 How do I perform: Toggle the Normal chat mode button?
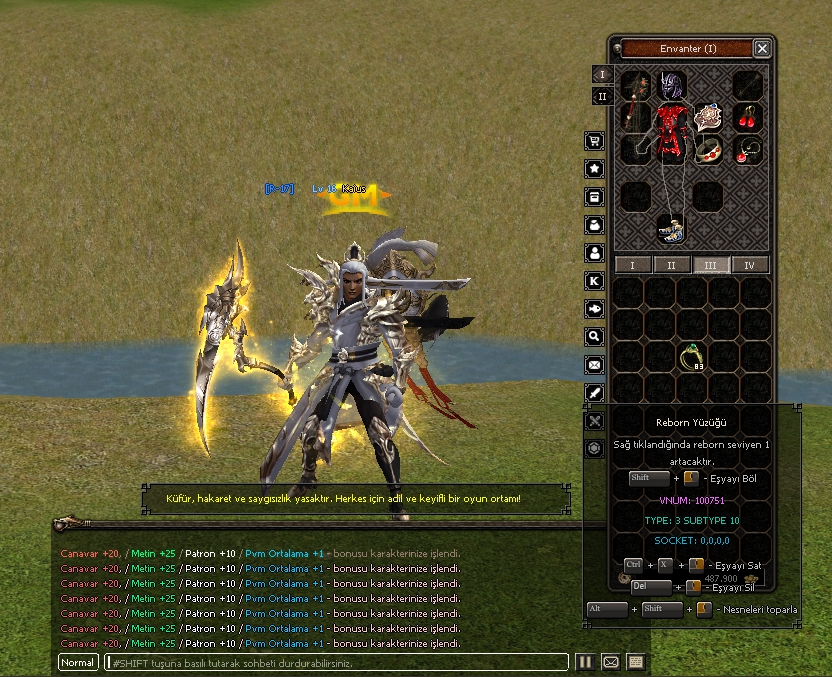point(78,662)
